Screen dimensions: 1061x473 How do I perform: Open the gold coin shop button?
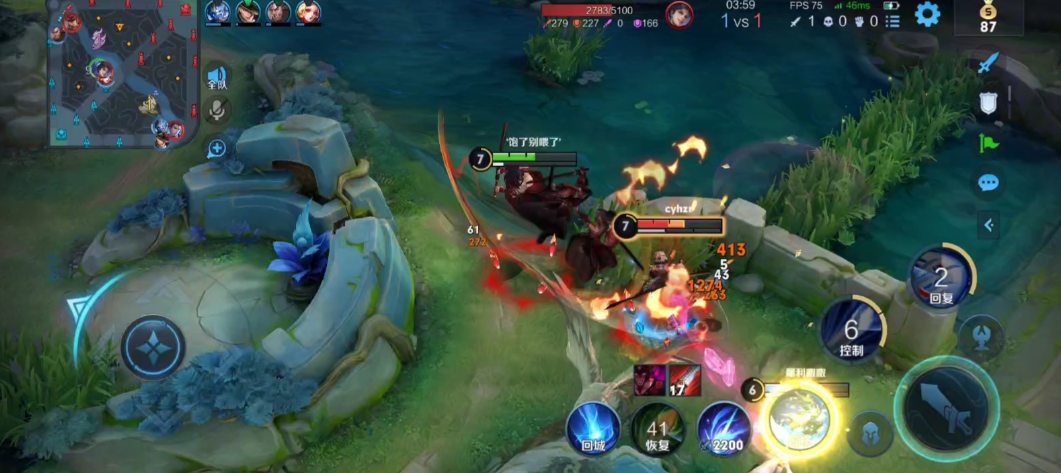[x=988, y=17]
